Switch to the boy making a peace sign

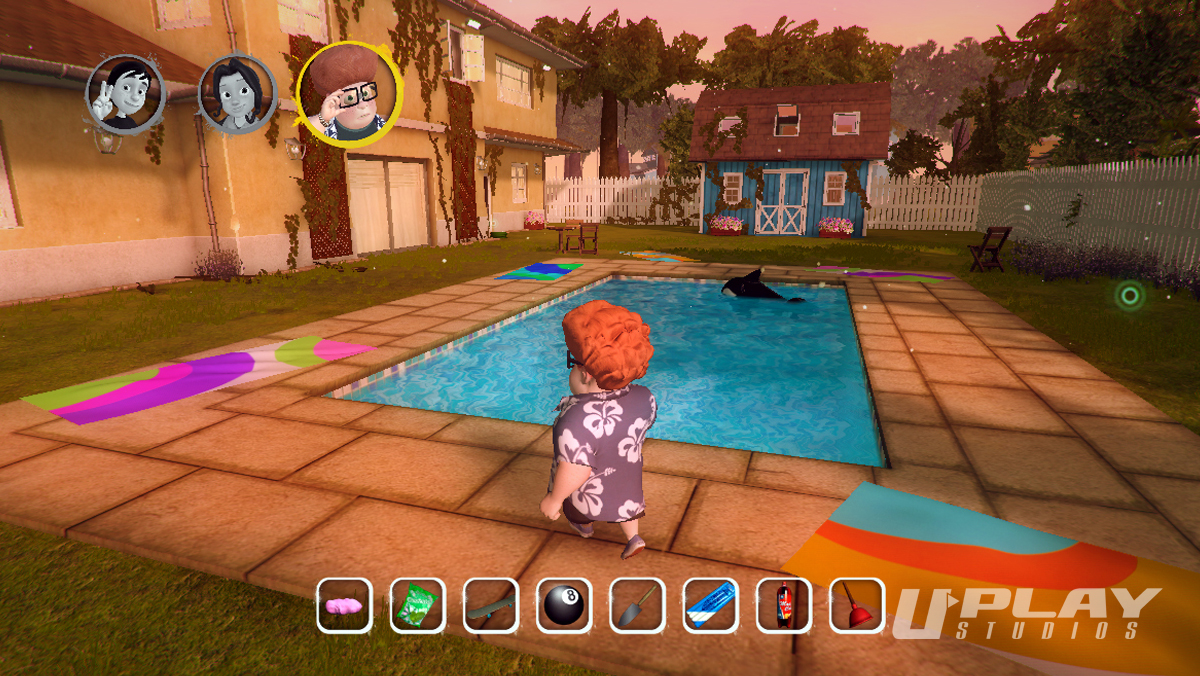pyautogui.click(x=125, y=93)
